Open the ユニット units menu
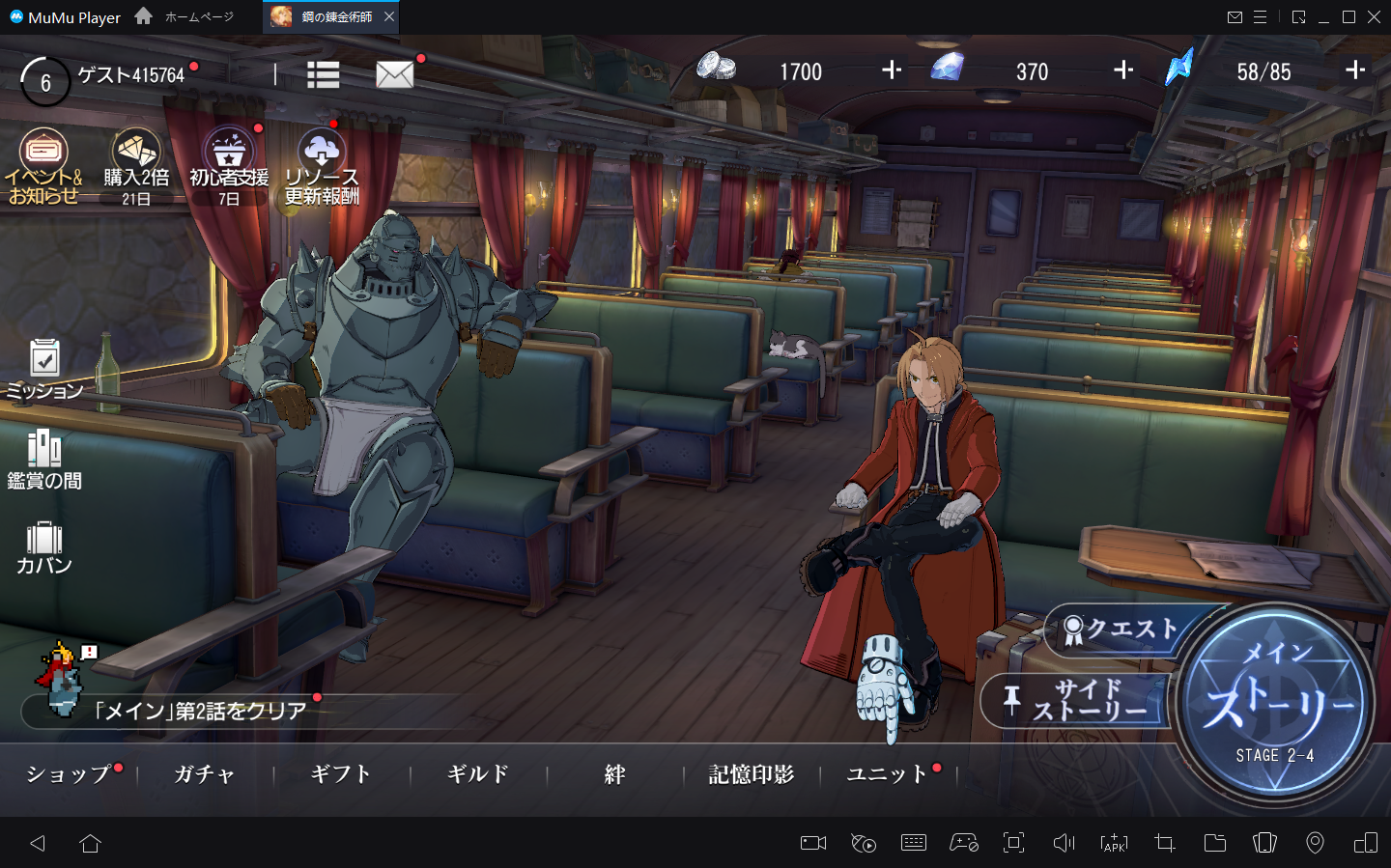The image size is (1391, 868). (887, 774)
